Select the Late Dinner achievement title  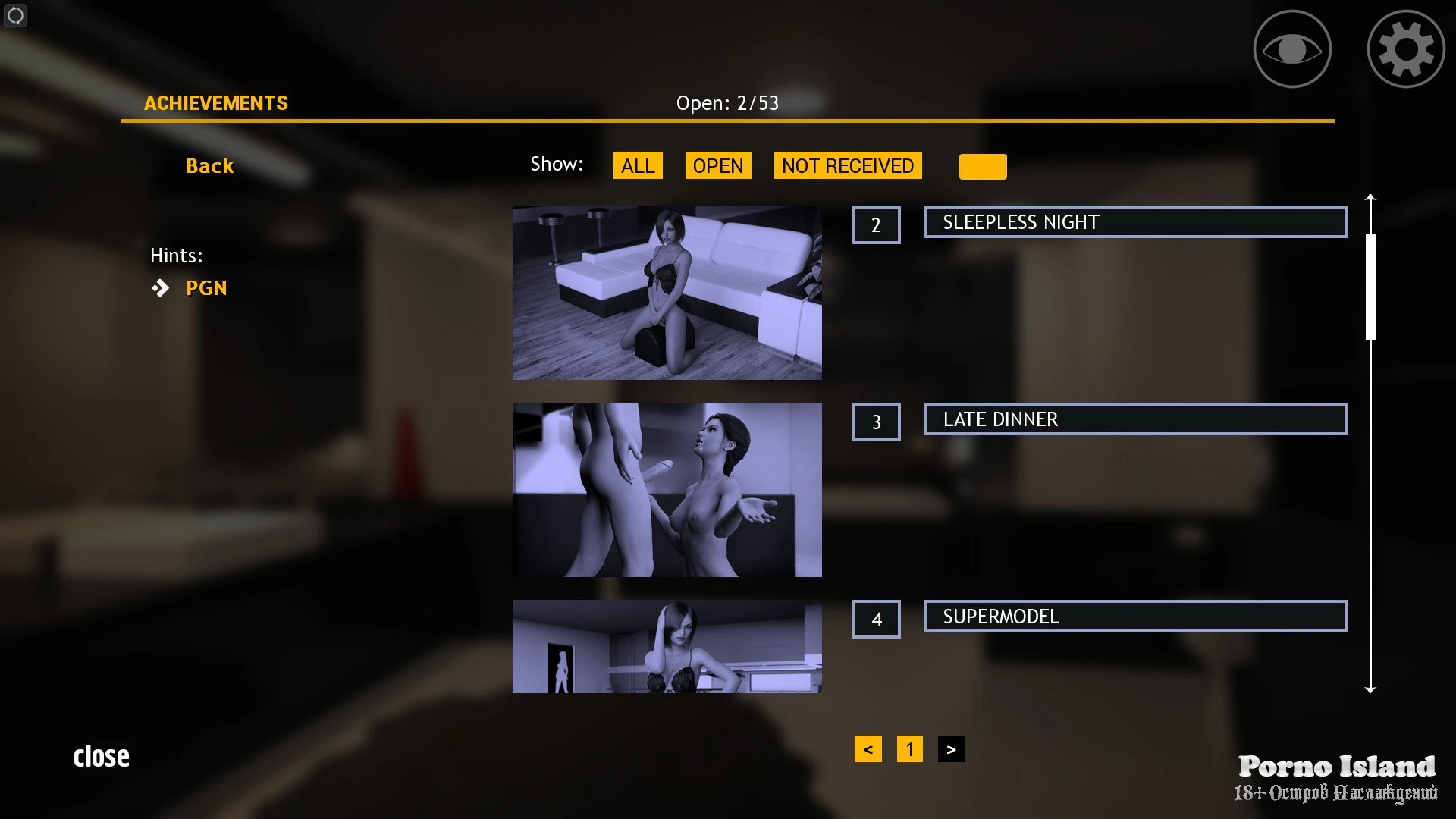click(1134, 419)
